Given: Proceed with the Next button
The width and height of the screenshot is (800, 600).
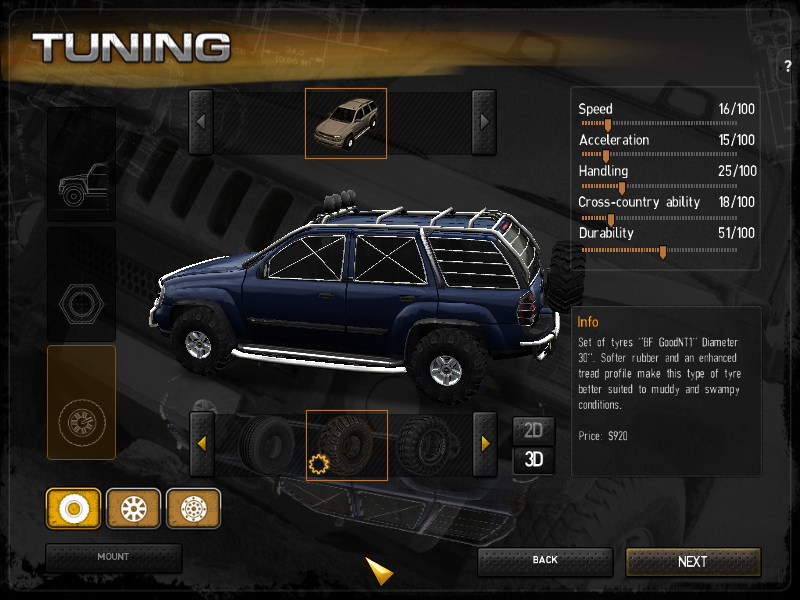Looking at the screenshot, I should coord(692,561).
